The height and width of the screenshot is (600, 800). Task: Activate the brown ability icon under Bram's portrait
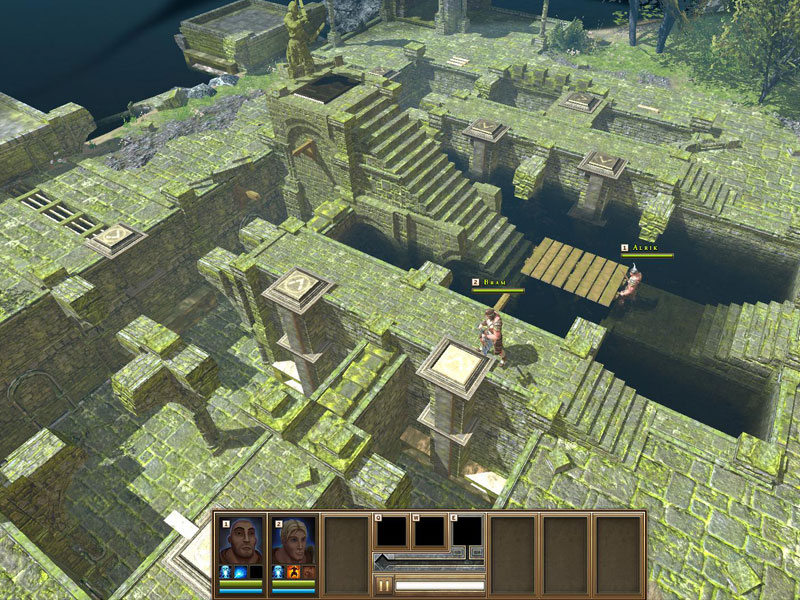[x=309, y=573]
